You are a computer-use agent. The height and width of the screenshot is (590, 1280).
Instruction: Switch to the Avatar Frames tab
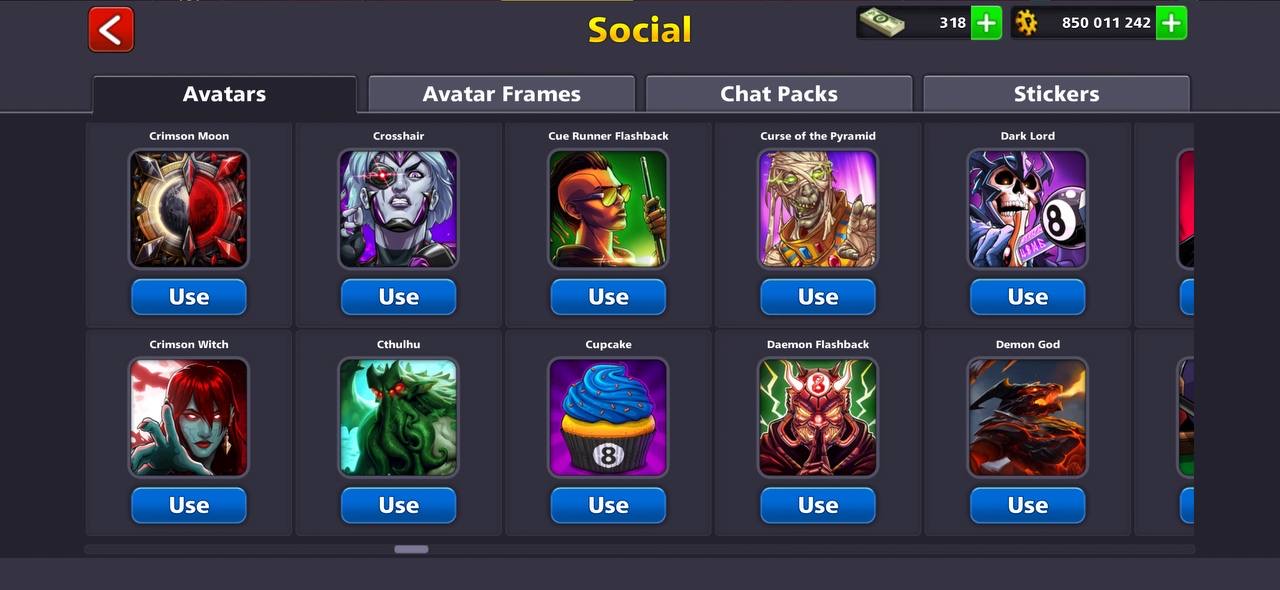click(501, 94)
